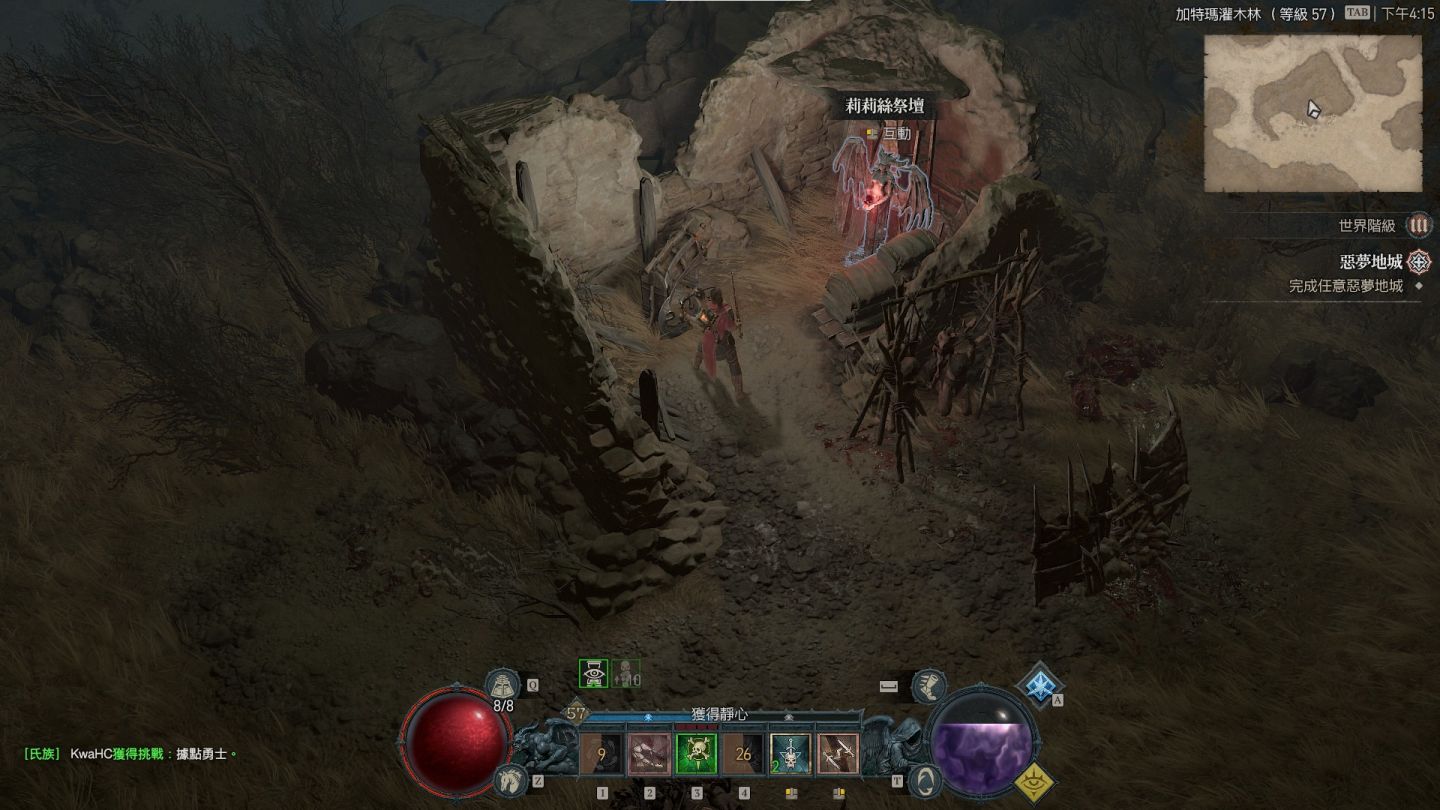Open the emote wheel circular icon

pyautogui.click(x=928, y=780)
